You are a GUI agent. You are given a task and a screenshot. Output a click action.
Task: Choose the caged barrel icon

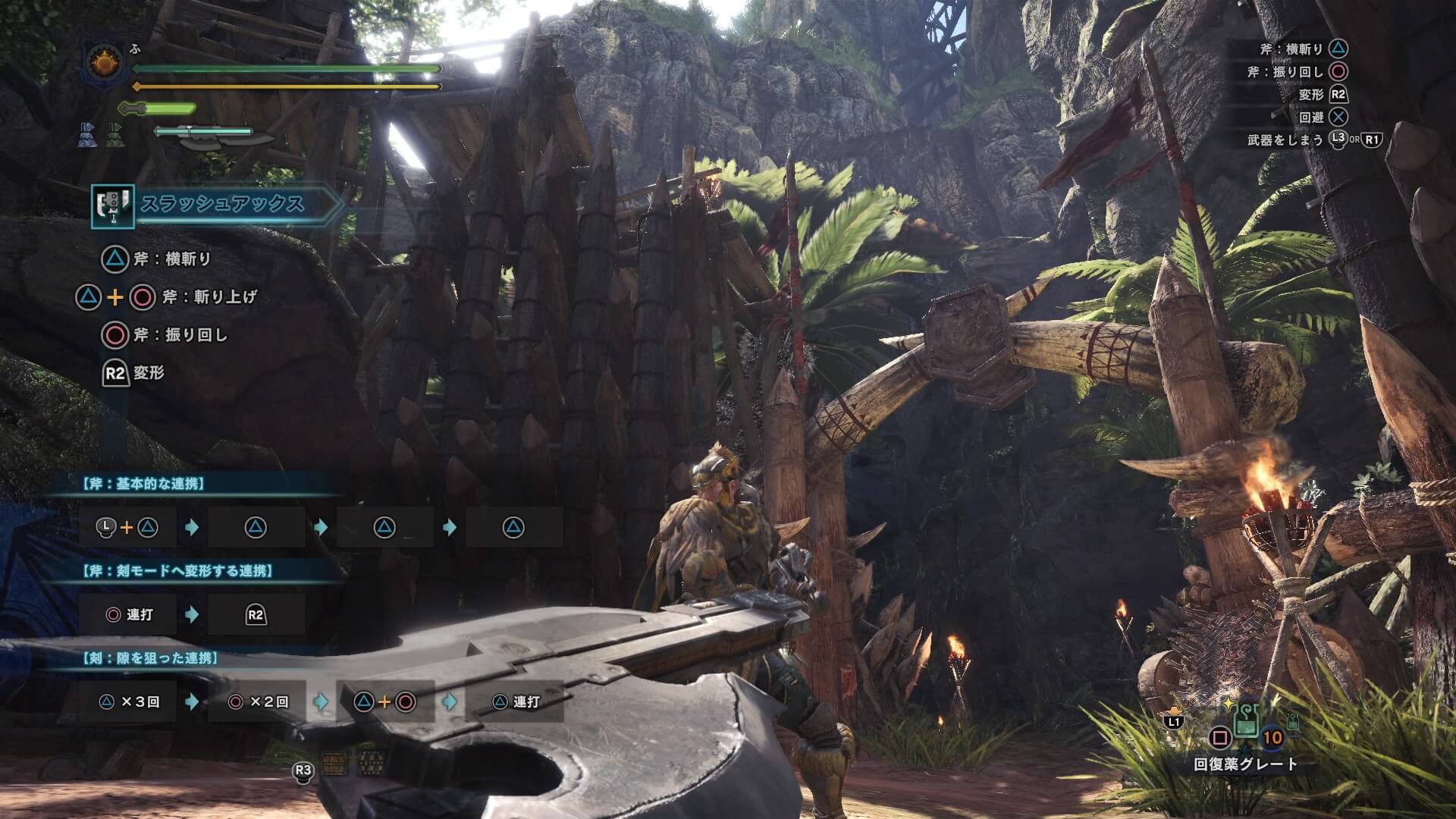click(369, 763)
